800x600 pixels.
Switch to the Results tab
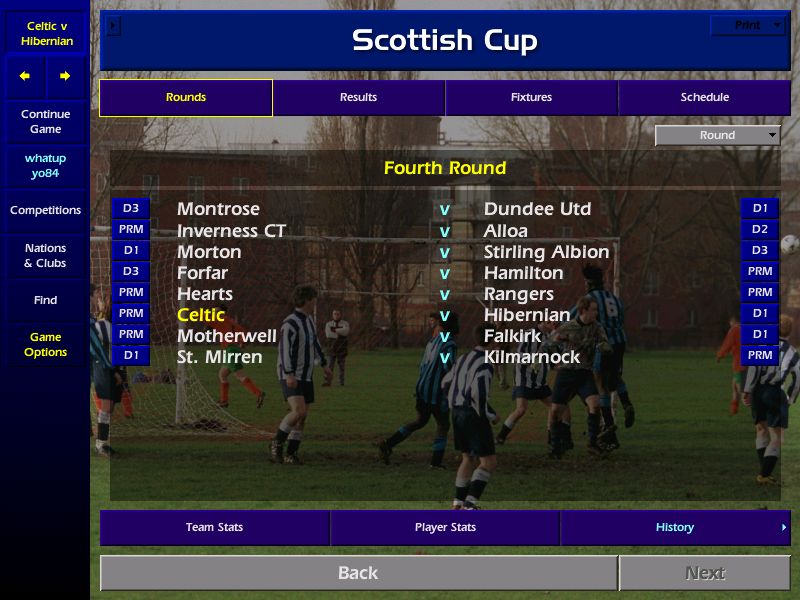pos(358,97)
